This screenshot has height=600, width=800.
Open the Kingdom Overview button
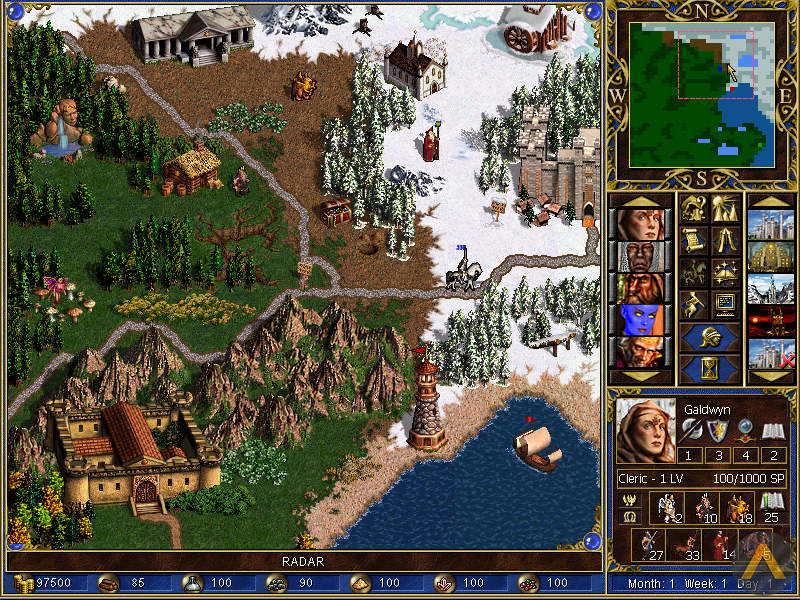695,209
